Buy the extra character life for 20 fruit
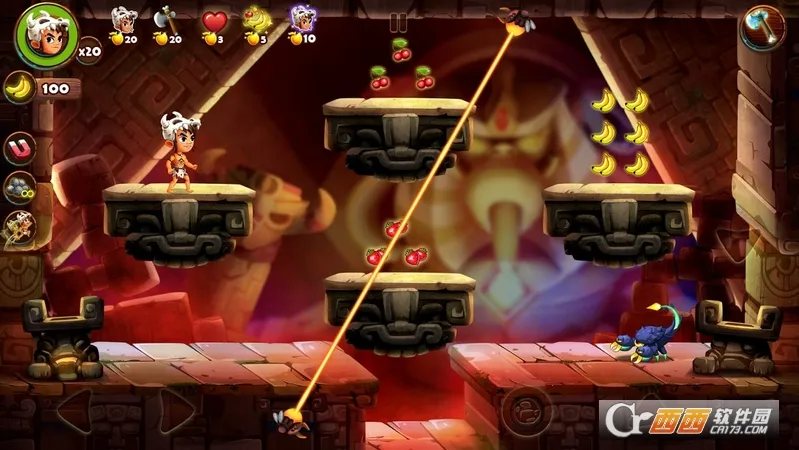799x450 pixels. tap(124, 20)
